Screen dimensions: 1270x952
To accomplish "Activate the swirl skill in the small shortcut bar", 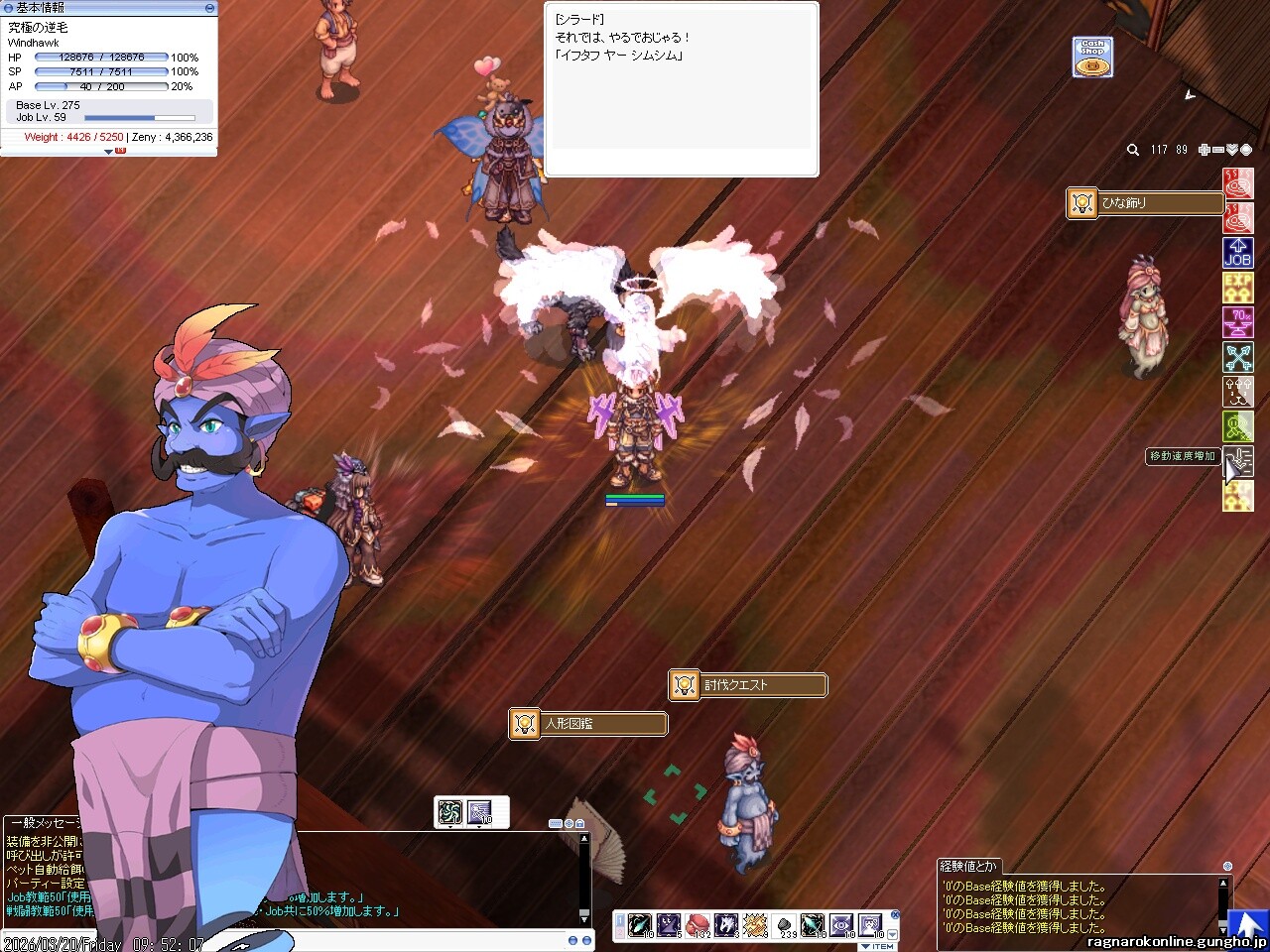I will click(x=450, y=813).
